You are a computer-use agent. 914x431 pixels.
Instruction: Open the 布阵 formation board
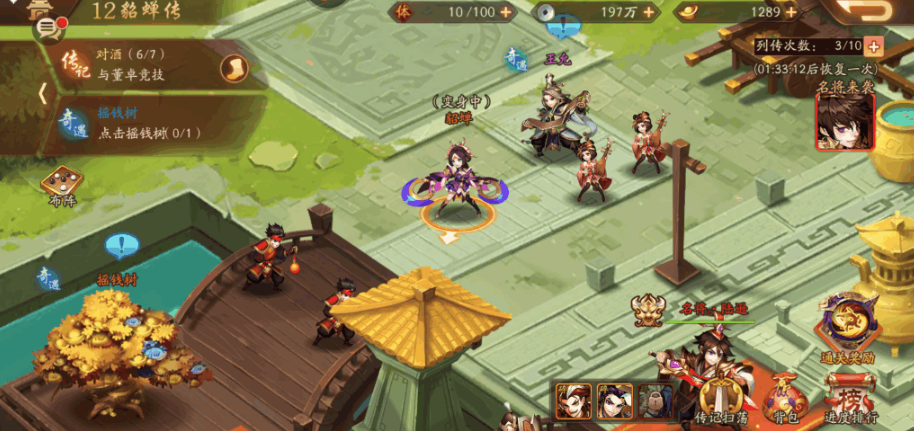pyautogui.click(x=62, y=184)
